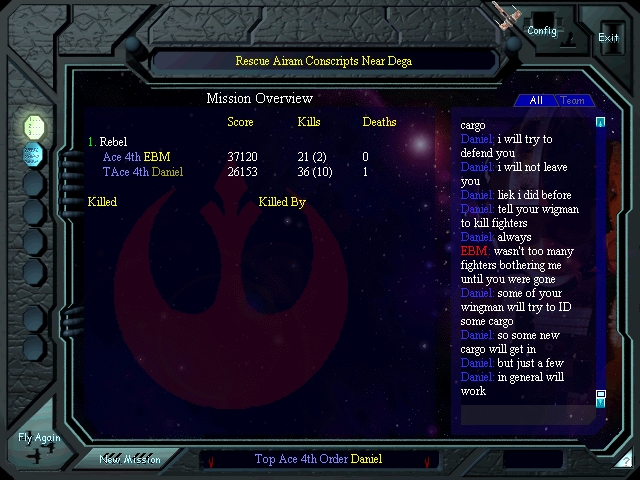This screenshot has width=640, height=480.
Task: Select the blue octagon page button
Action: point(34,155)
